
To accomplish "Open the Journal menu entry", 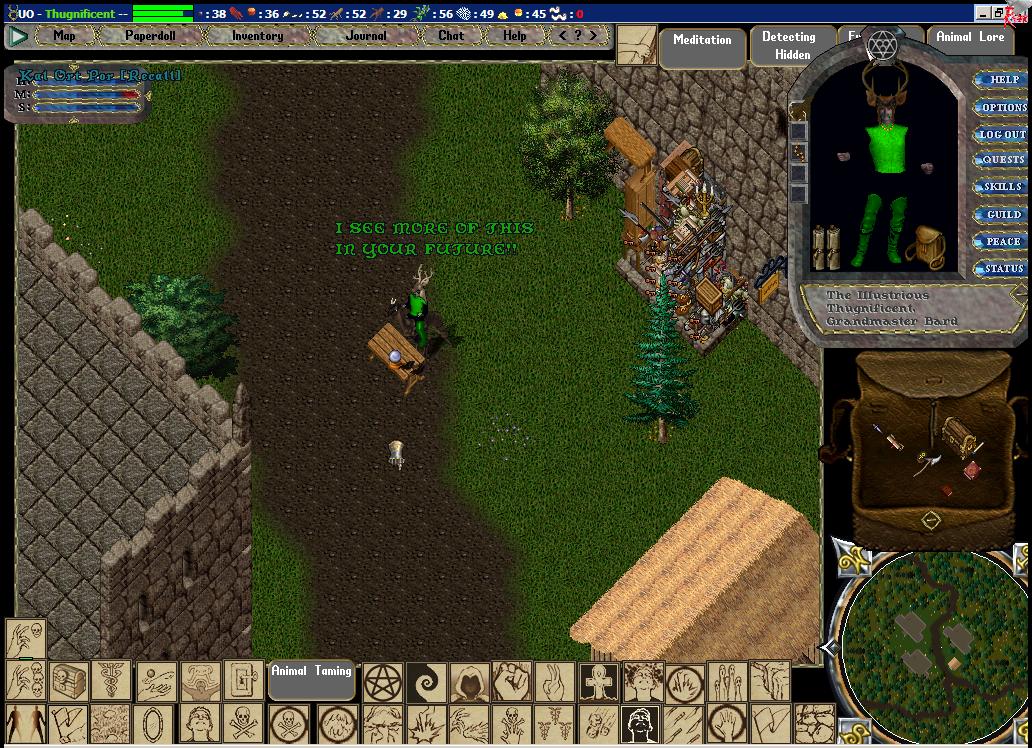I will tap(365, 36).
